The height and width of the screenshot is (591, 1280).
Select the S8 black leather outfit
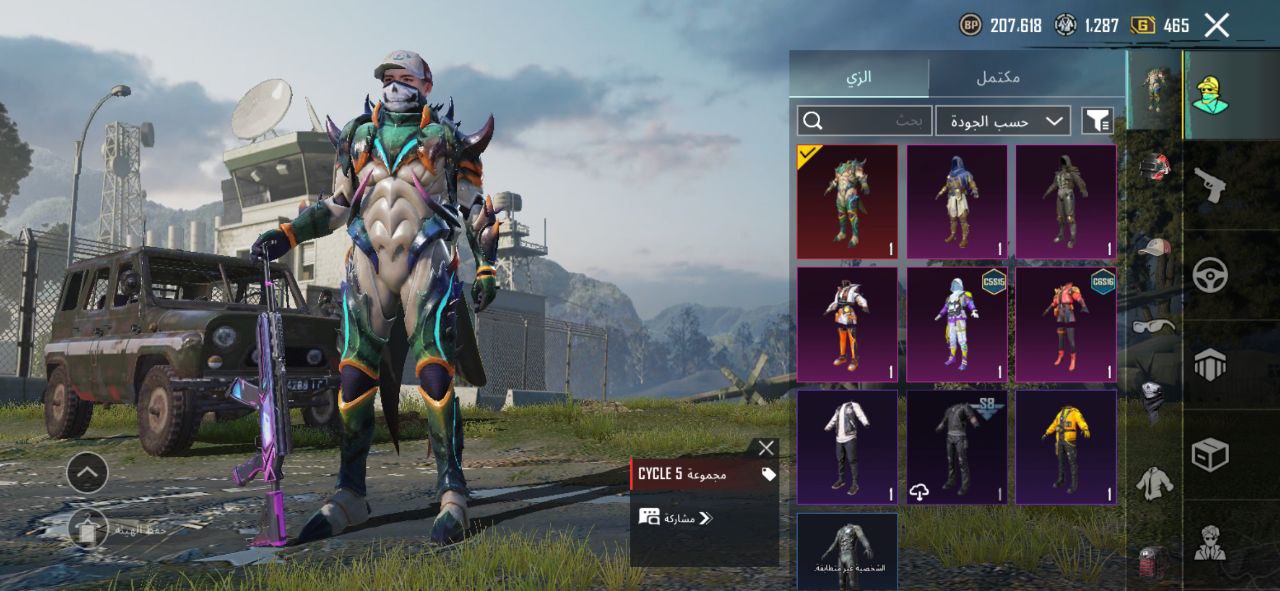pyautogui.click(x=957, y=447)
